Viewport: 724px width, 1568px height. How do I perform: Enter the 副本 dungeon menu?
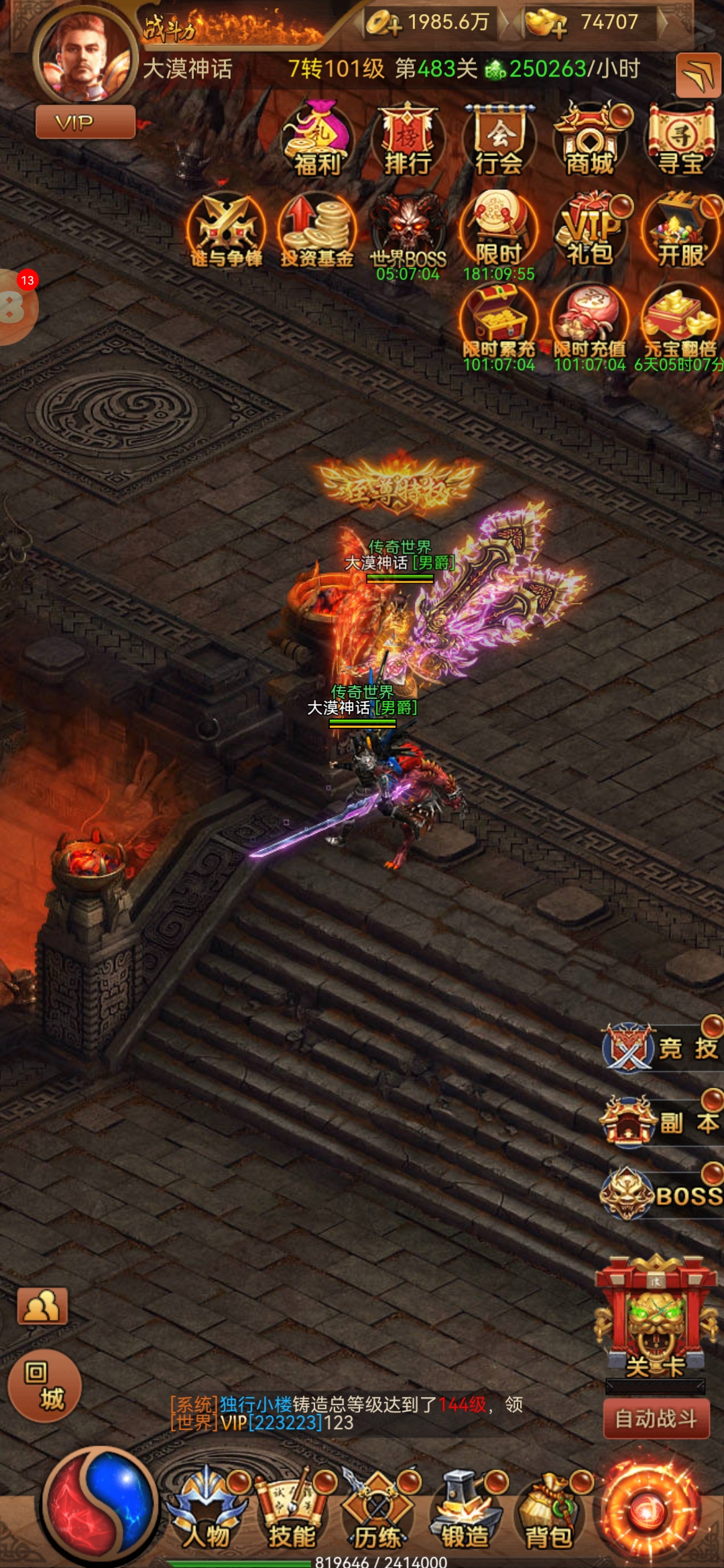(660, 1122)
